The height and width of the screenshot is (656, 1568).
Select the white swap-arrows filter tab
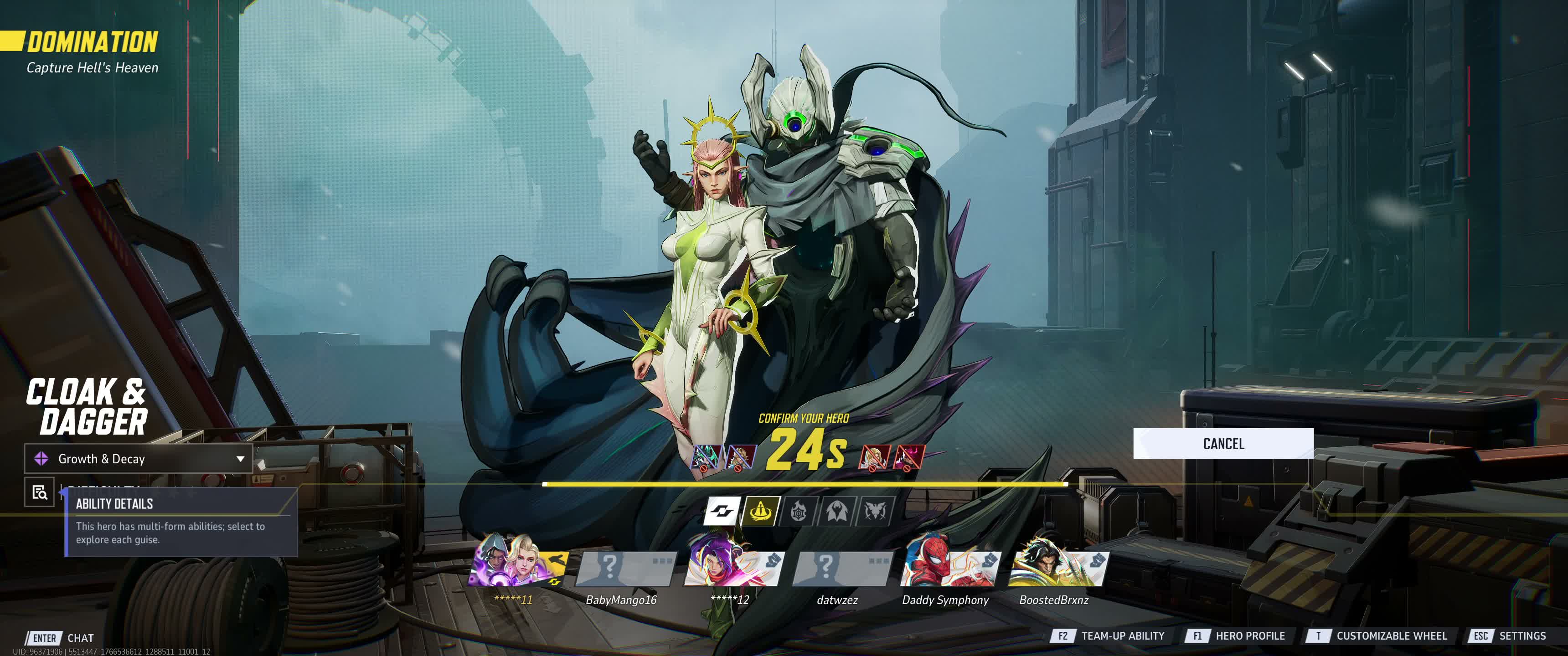click(x=722, y=511)
